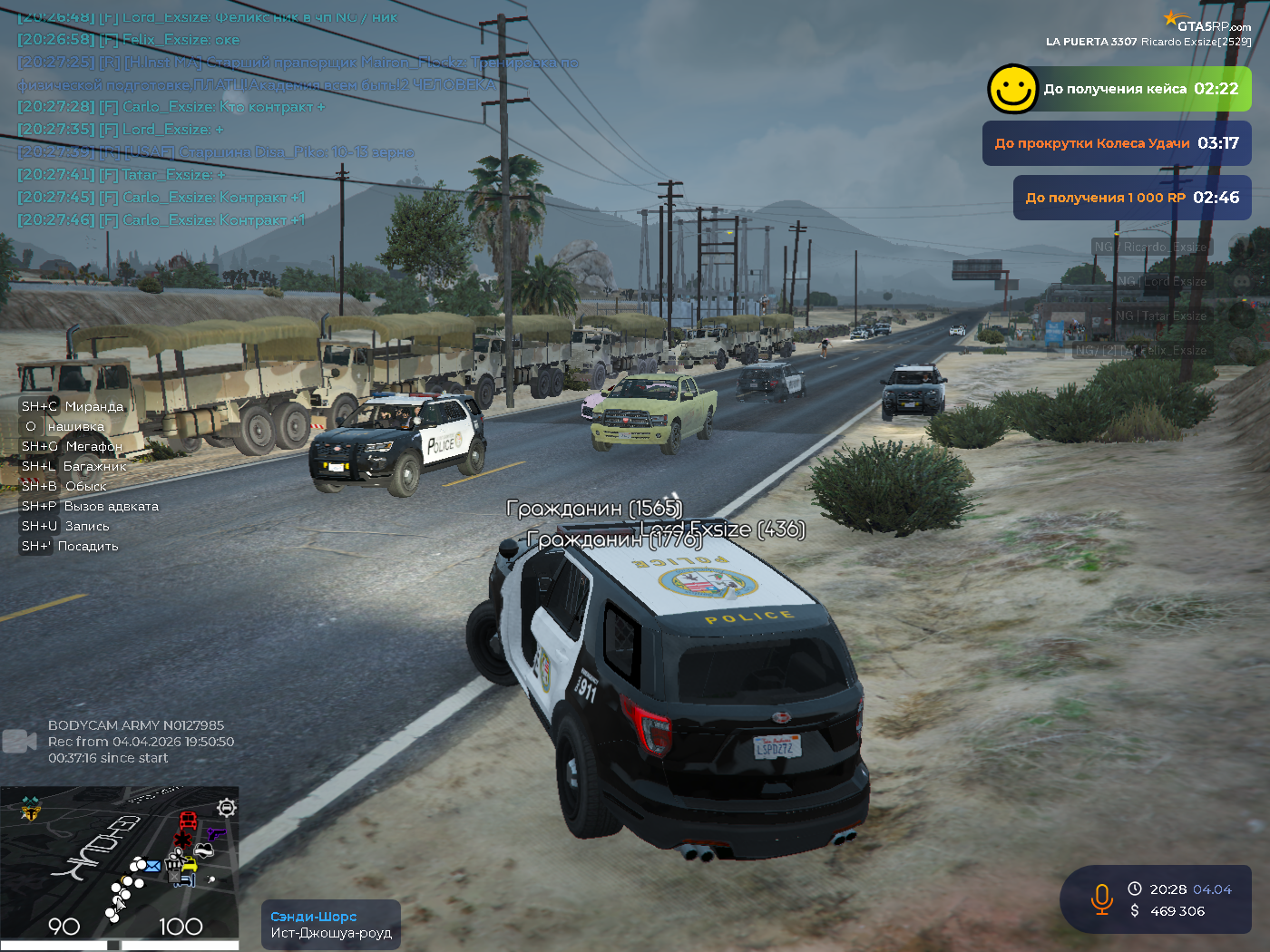Viewport: 1270px width, 952px height.
Task: Click the yellow smiley face icon
Action: coord(1011,89)
